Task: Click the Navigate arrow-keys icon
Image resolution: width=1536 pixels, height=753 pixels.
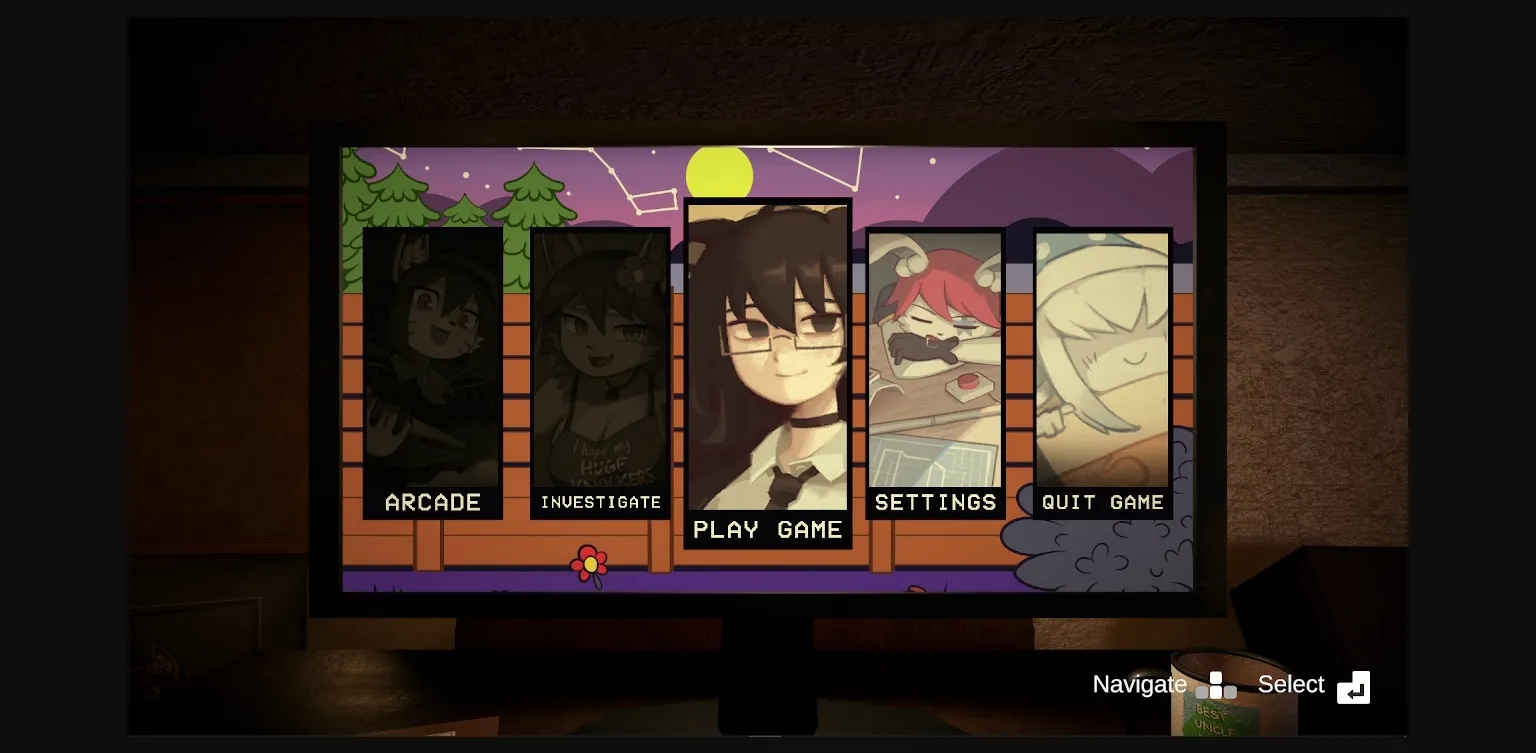Action: pos(1217,685)
